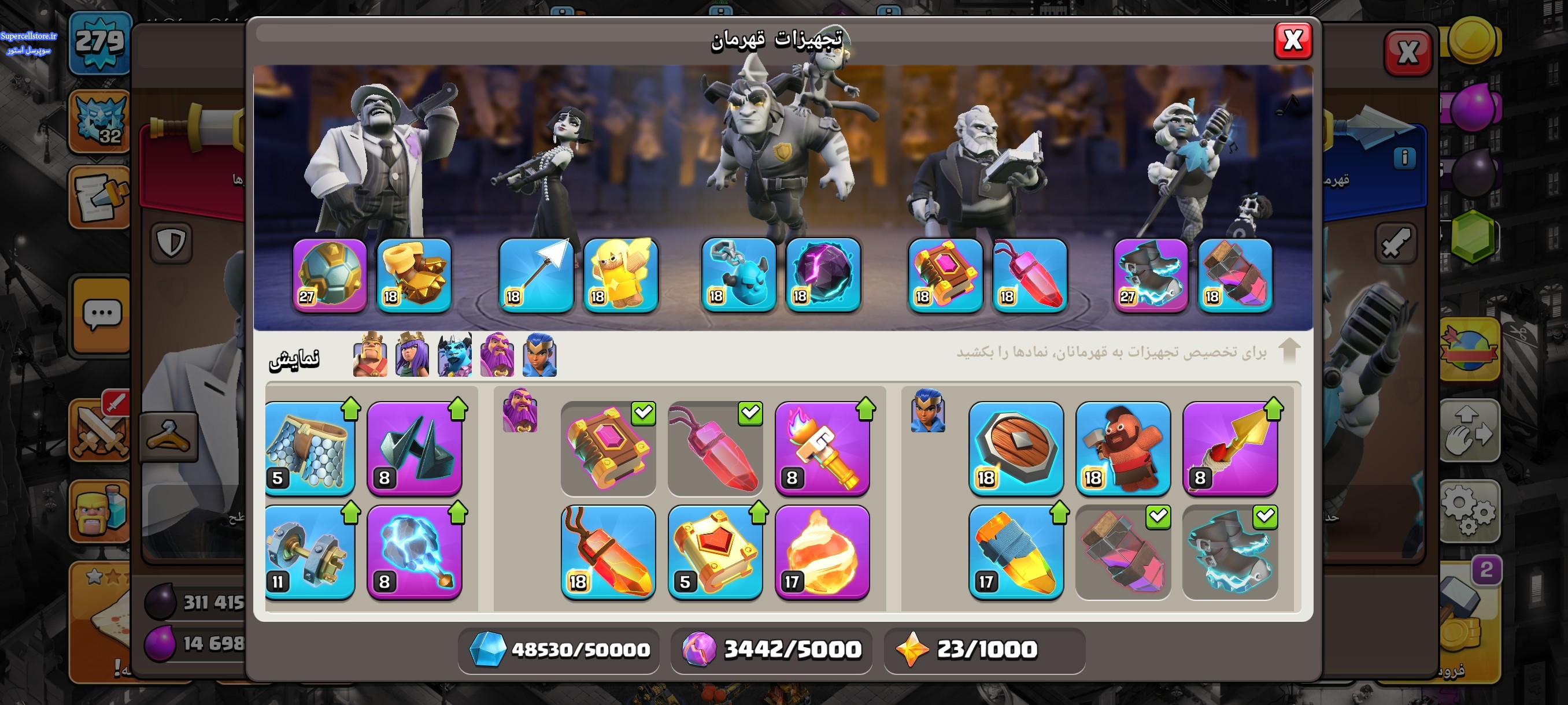This screenshot has width=1568, height=705.
Task: Choose the Hog Rider Puppet tile
Action: (x=1122, y=448)
